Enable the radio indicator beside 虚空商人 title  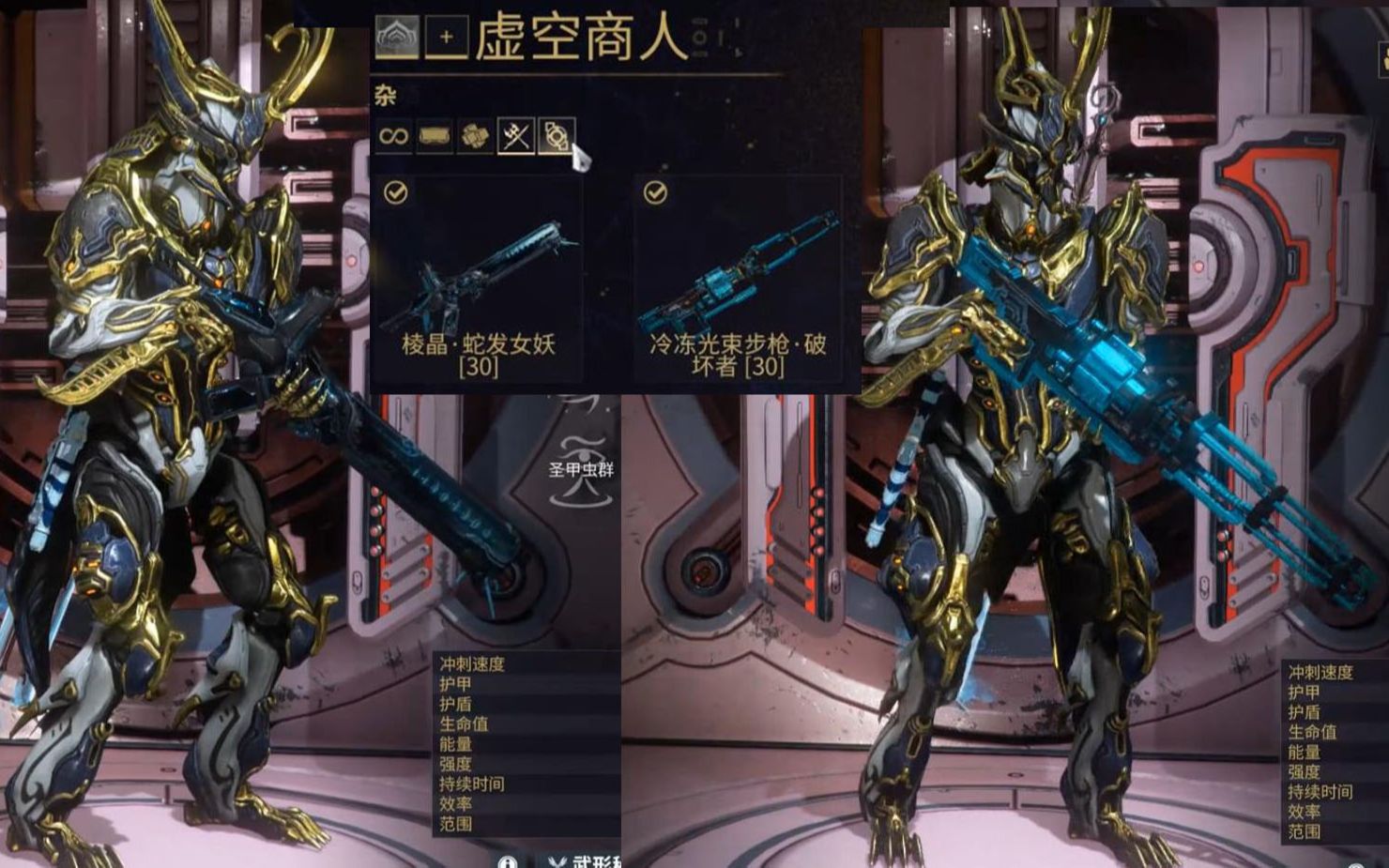tap(699, 38)
